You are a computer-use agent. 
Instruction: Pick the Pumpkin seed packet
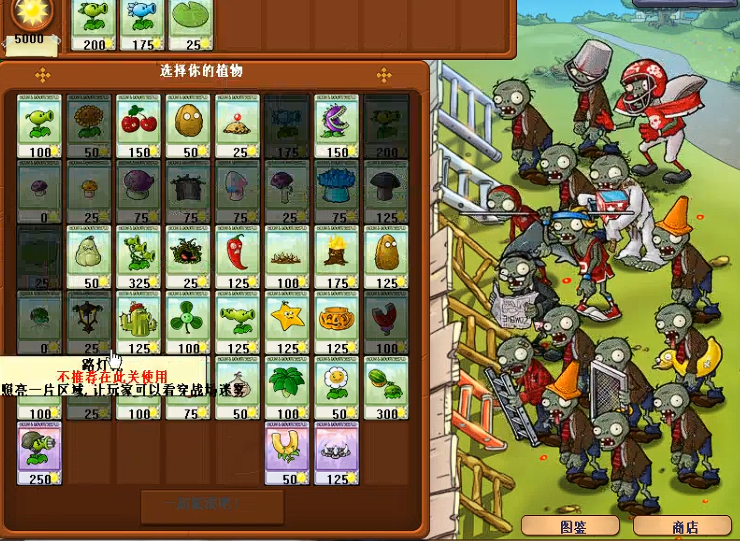337,322
